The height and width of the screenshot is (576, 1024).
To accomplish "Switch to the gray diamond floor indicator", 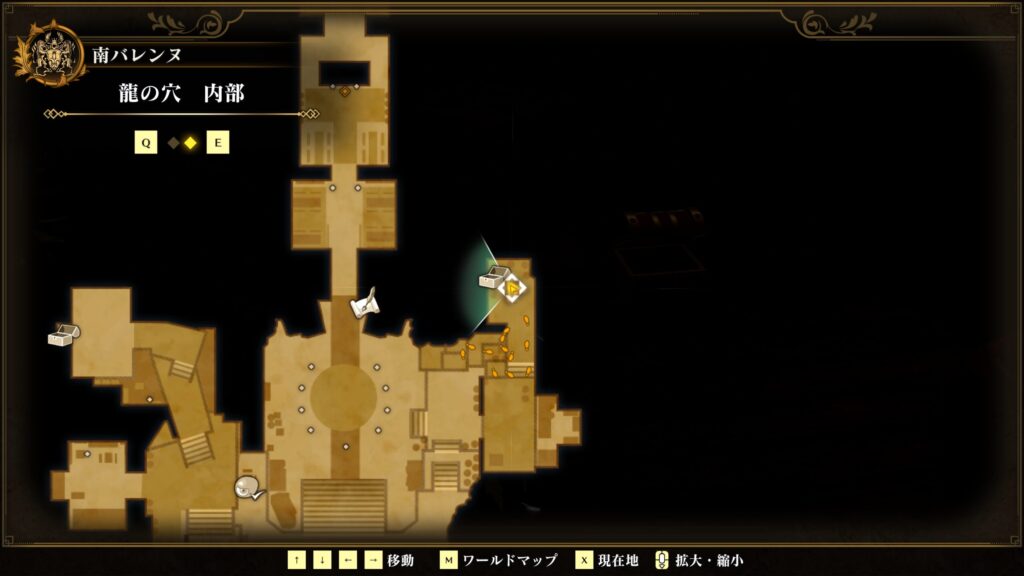I will point(173,143).
